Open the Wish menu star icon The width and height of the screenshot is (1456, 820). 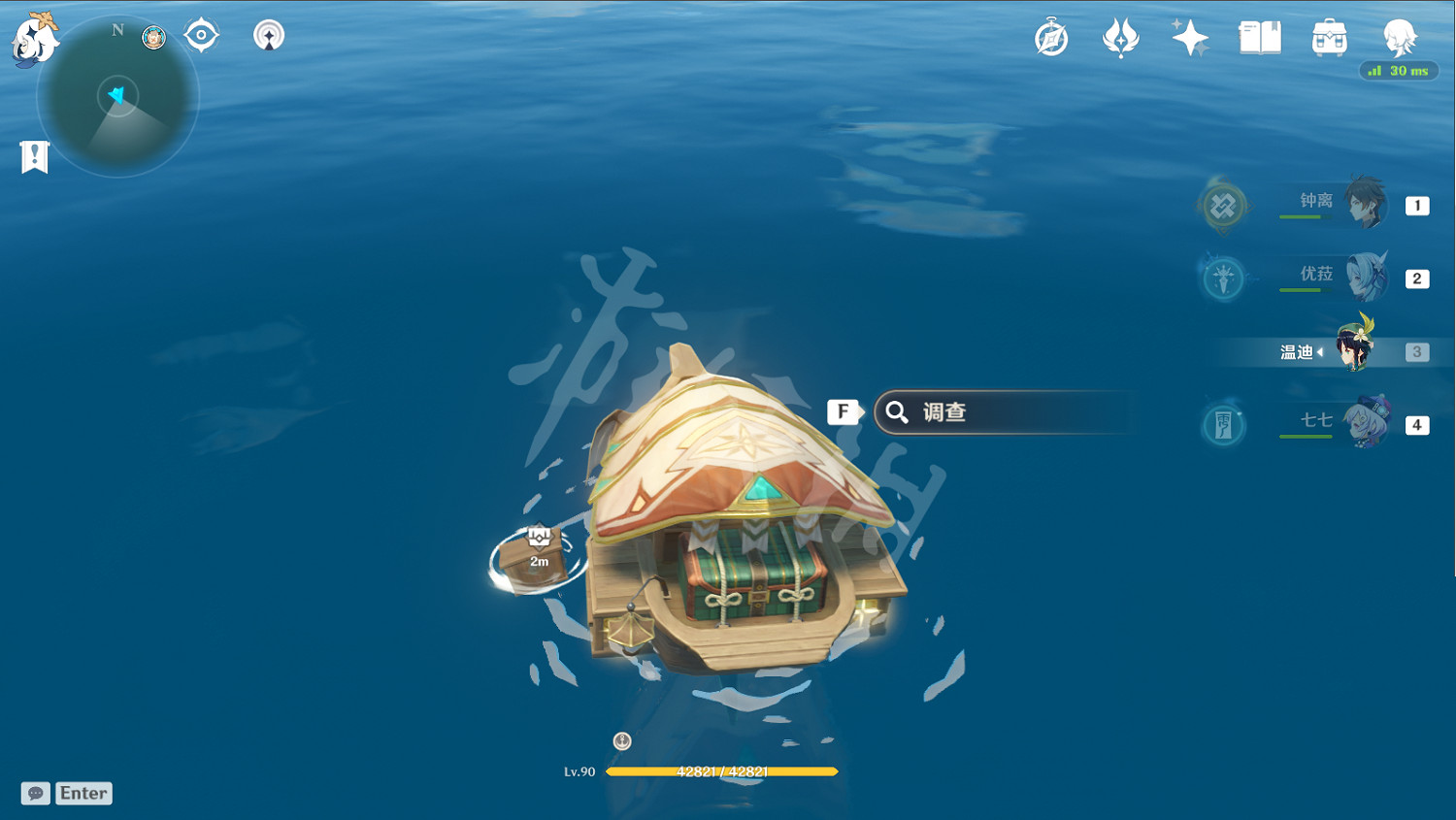click(1190, 37)
